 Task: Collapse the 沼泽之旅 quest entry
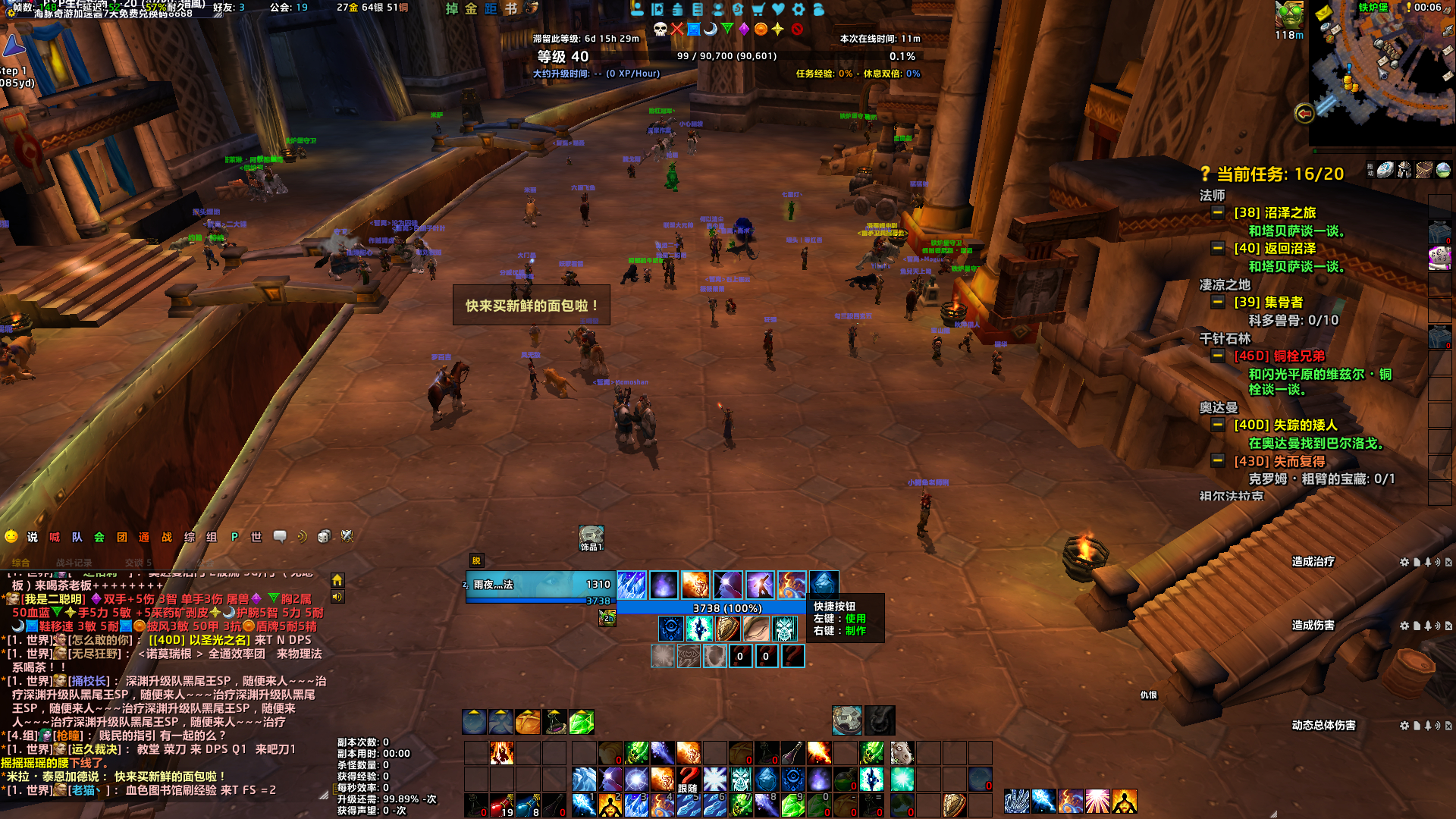pyautogui.click(x=1217, y=212)
